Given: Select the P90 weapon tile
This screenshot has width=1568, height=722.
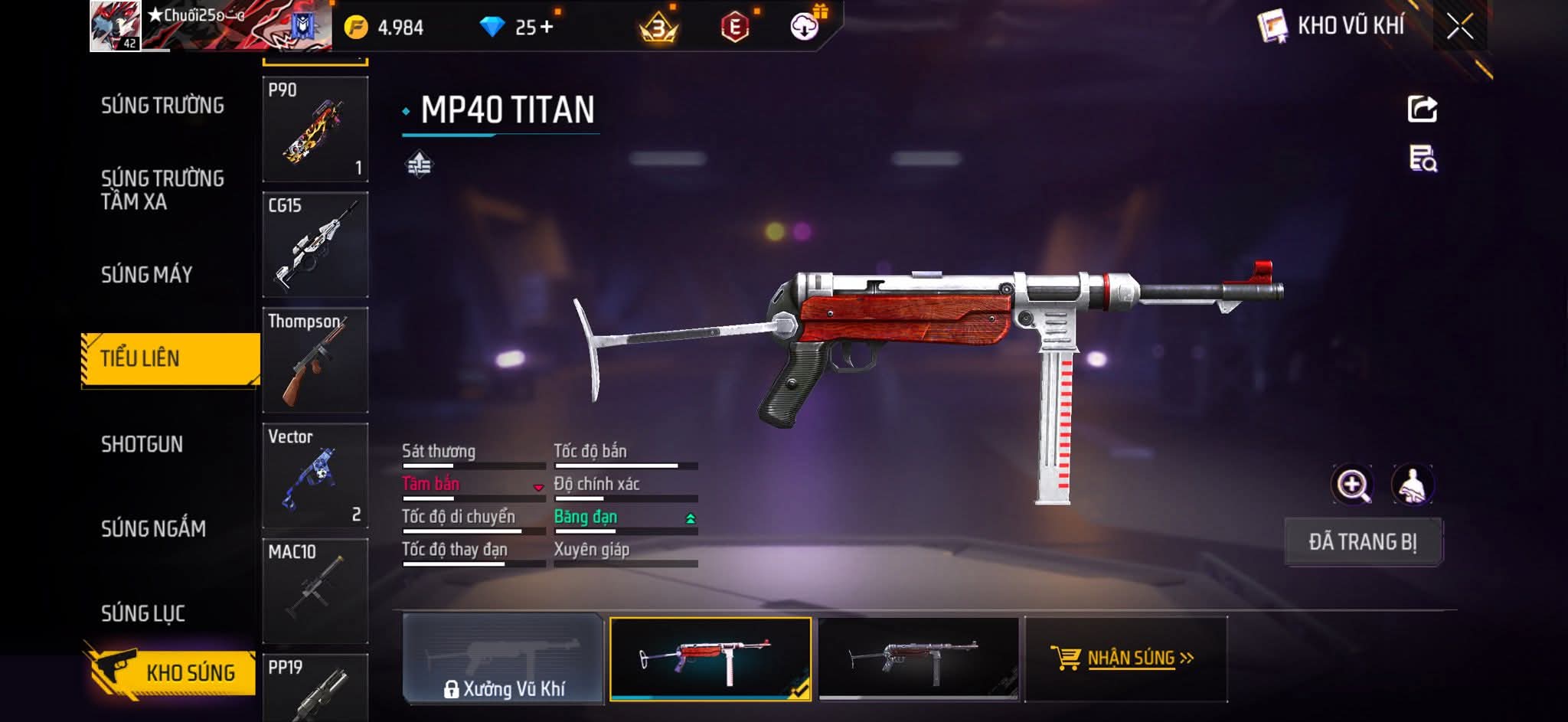Looking at the screenshot, I should pyautogui.click(x=315, y=129).
